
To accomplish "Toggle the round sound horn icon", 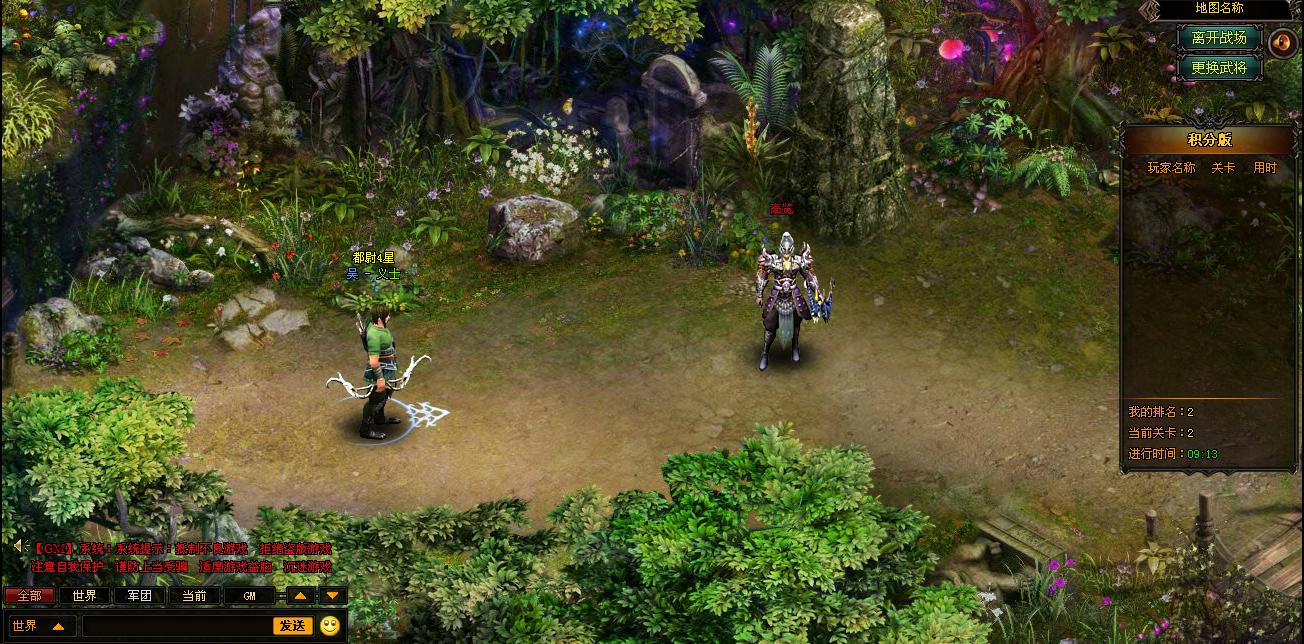I will [x=1282, y=43].
